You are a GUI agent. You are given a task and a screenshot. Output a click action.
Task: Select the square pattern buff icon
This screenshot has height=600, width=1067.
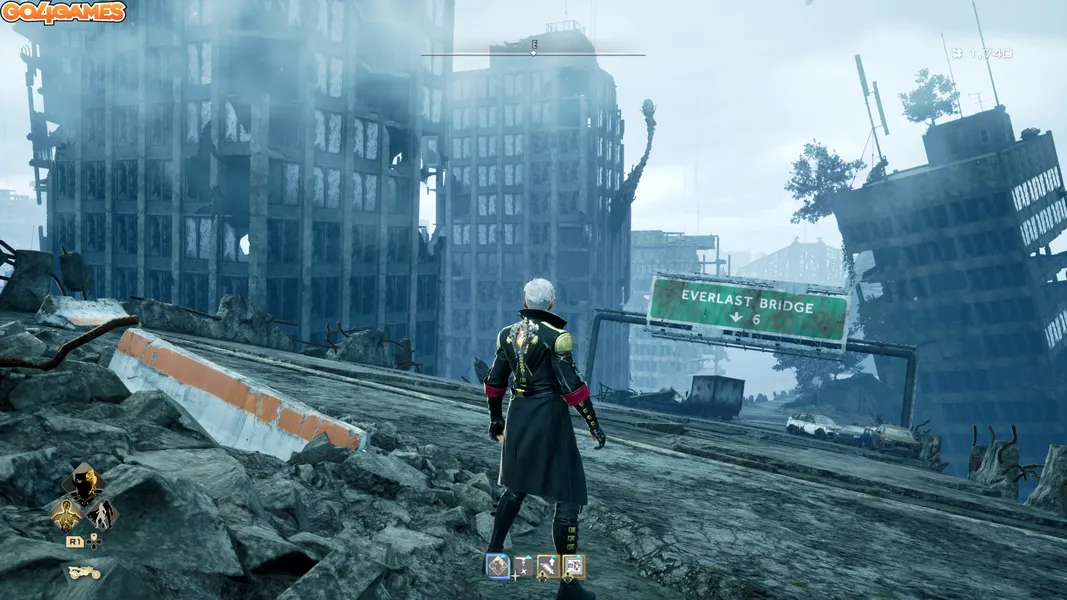tap(573, 567)
